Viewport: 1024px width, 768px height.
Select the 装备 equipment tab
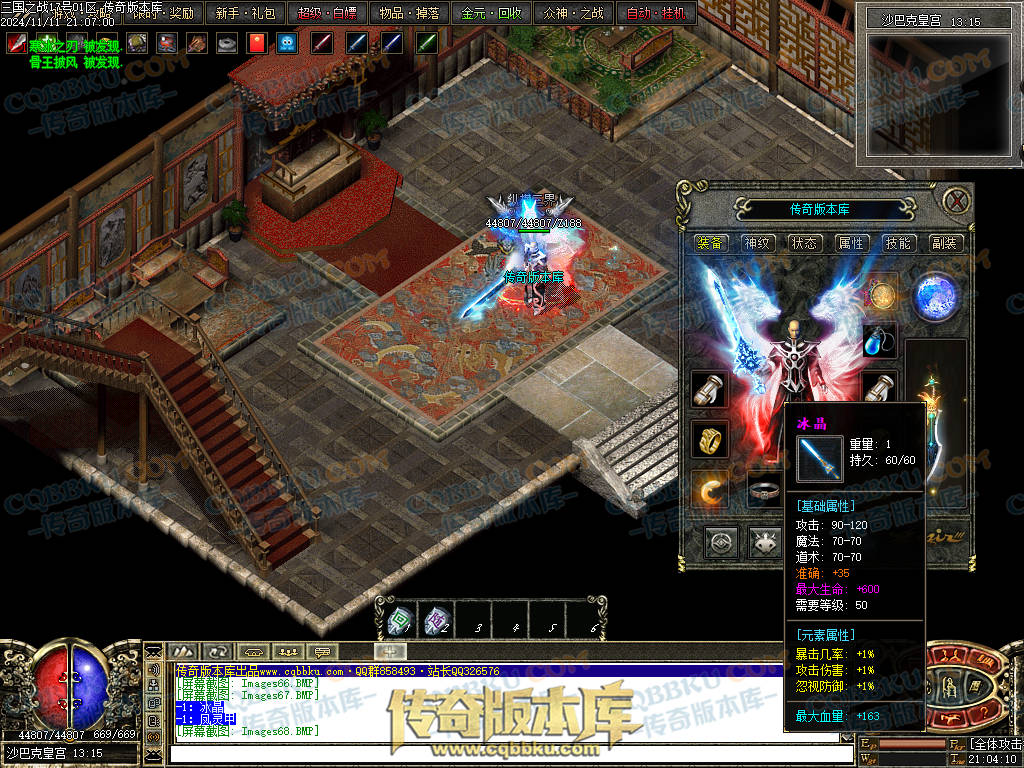pyautogui.click(x=710, y=243)
